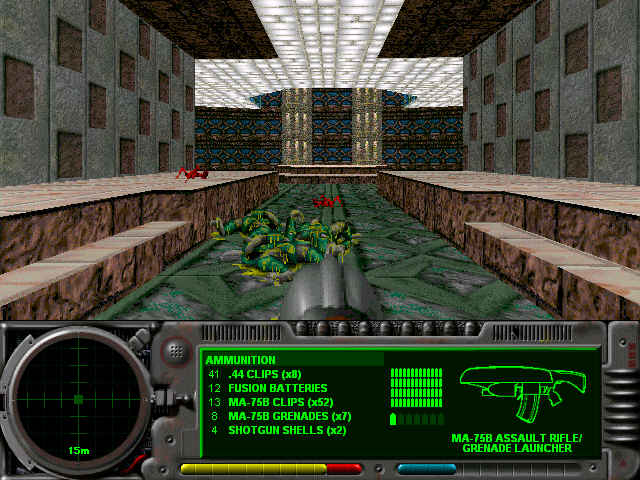The width and height of the screenshot is (640, 480).
Task: Click the Ammunition inventory header
Action: point(241,360)
